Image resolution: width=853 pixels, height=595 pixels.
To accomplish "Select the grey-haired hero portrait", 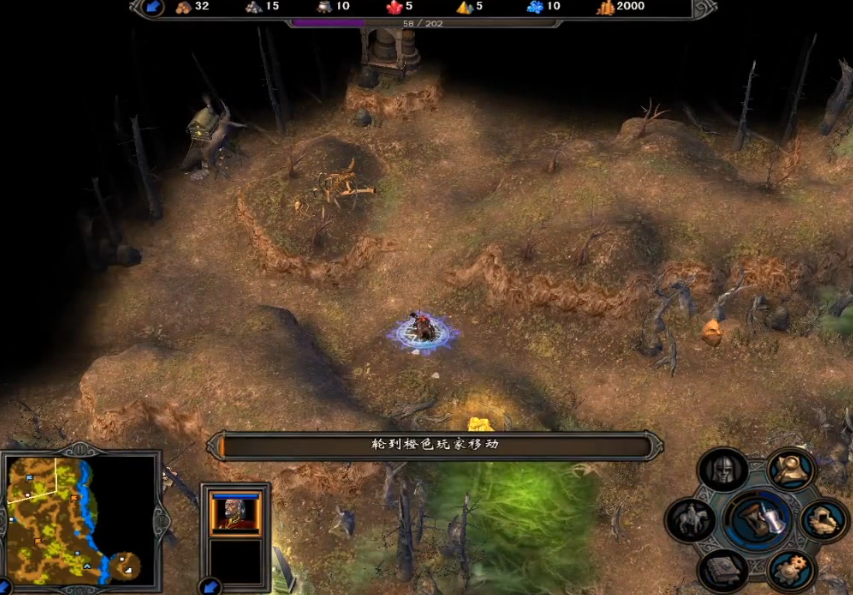I will (235, 513).
